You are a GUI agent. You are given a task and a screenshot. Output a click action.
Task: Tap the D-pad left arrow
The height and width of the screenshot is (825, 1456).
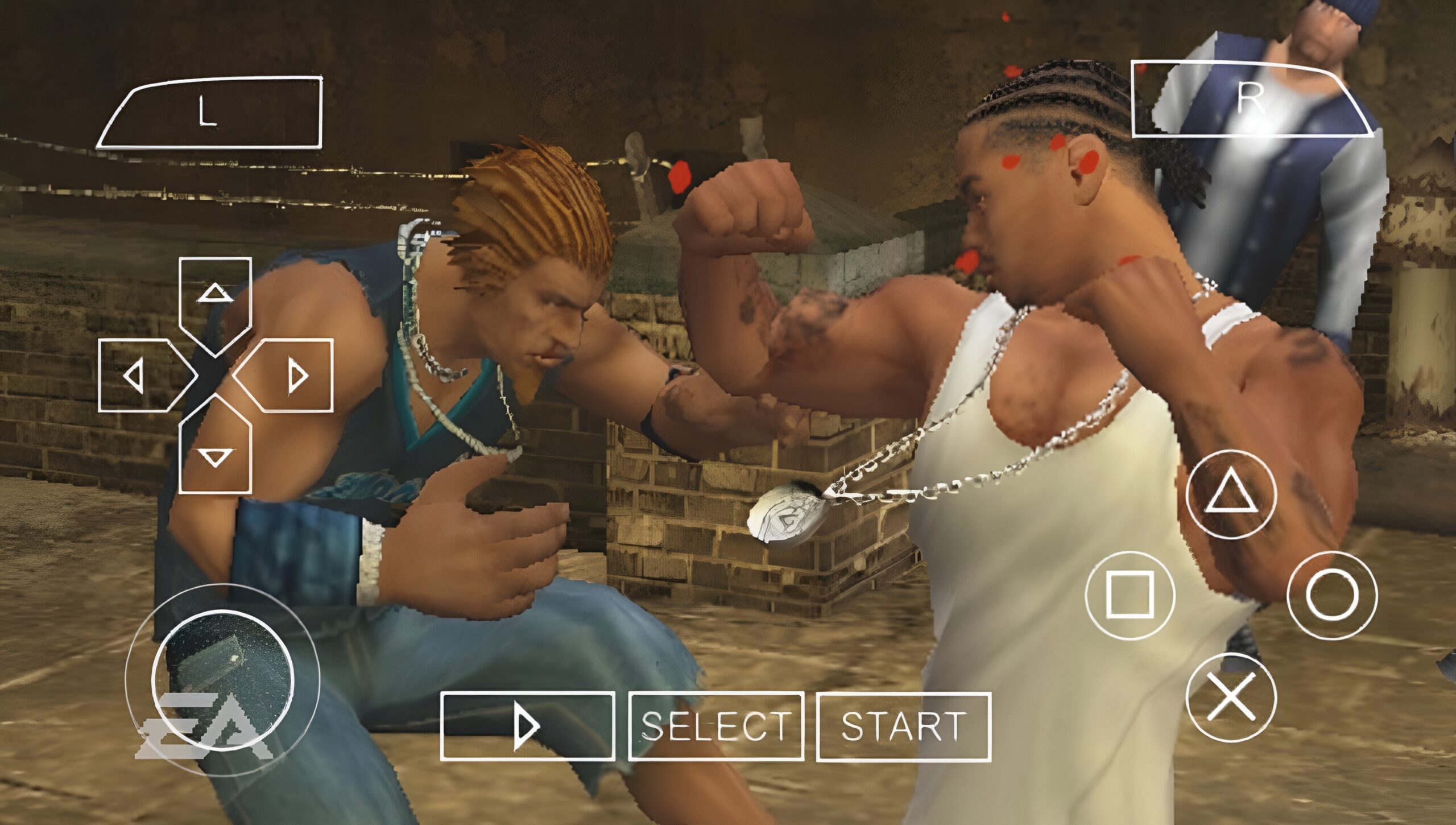click(142, 376)
